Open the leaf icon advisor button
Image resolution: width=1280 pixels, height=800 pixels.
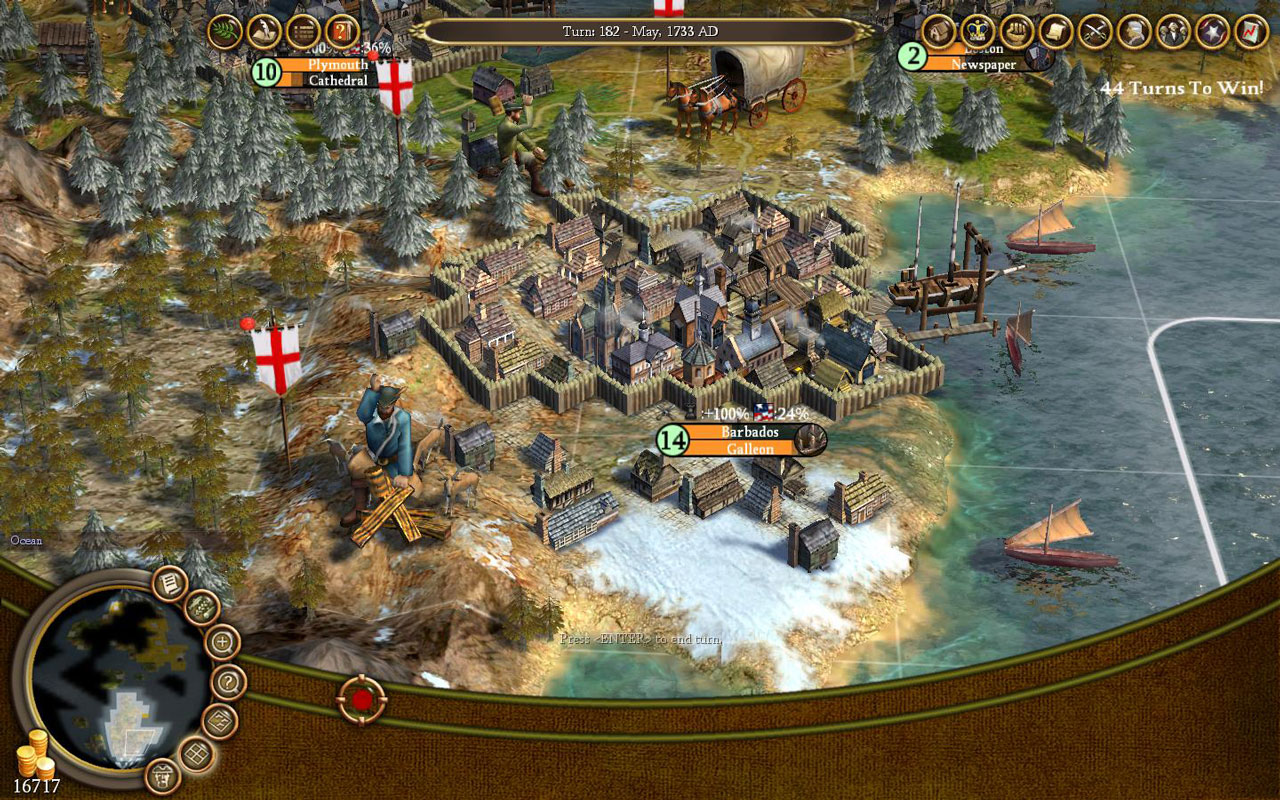225,31
